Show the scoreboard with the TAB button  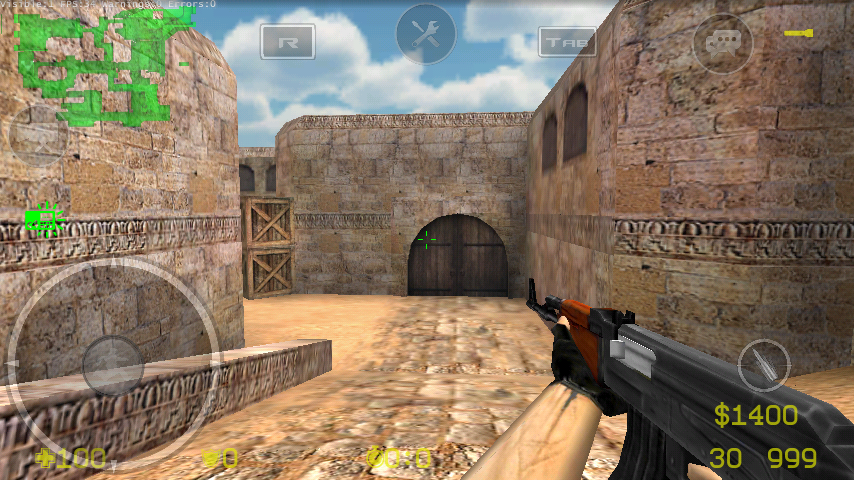click(567, 41)
